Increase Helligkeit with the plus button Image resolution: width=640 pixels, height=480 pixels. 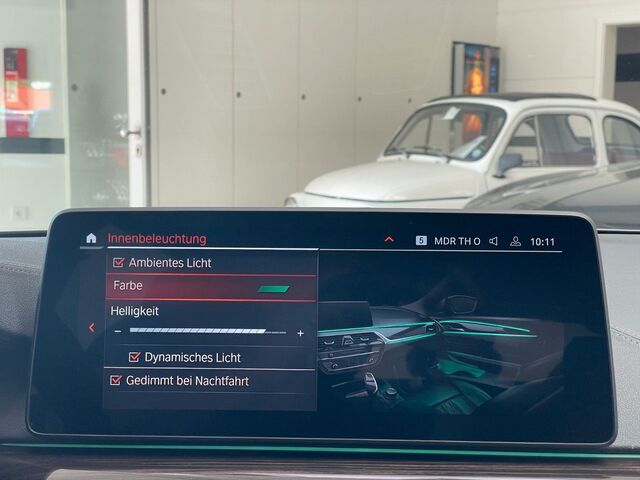(x=300, y=333)
